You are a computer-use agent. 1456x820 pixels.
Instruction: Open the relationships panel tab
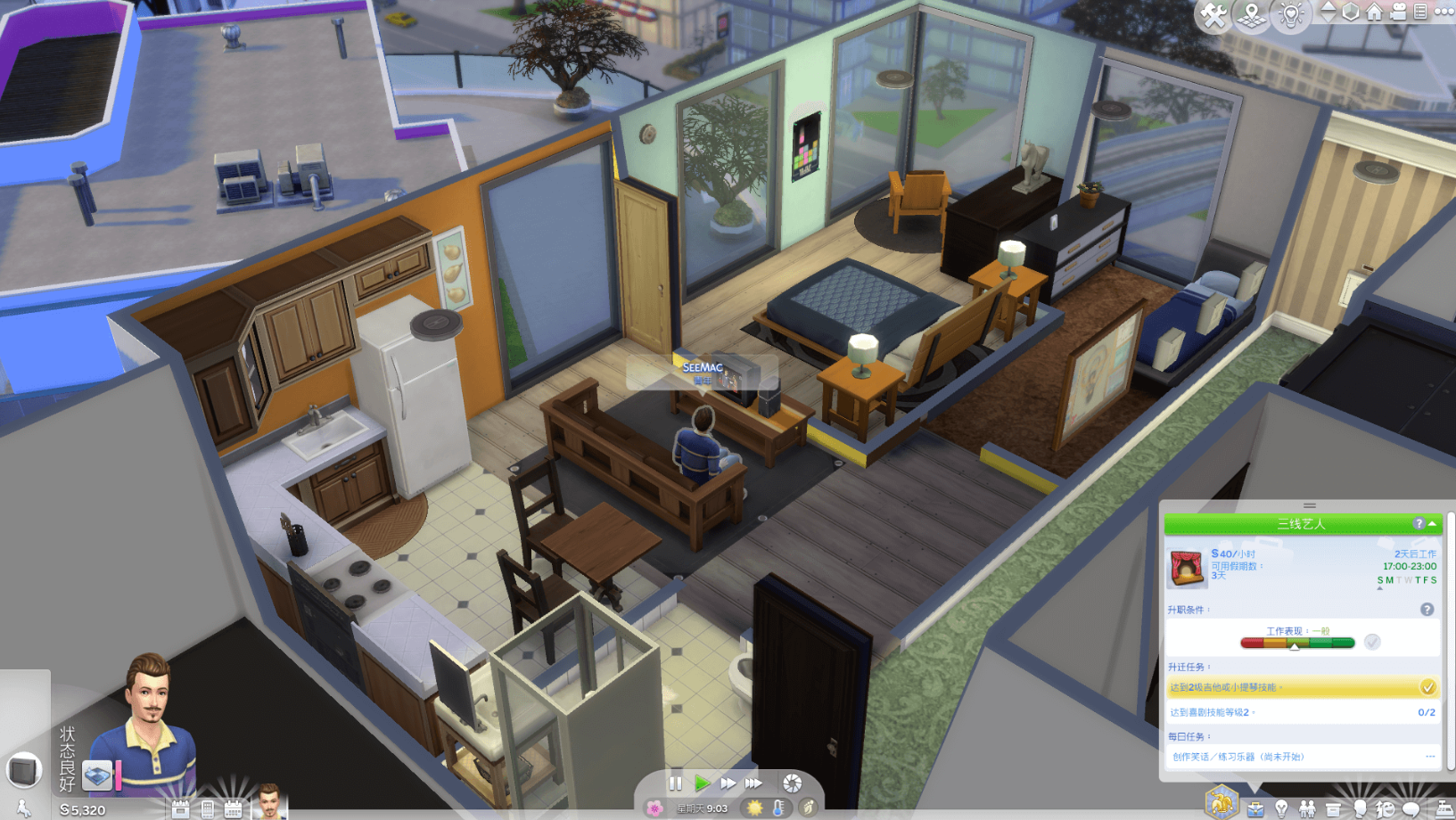tap(1307, 809)
